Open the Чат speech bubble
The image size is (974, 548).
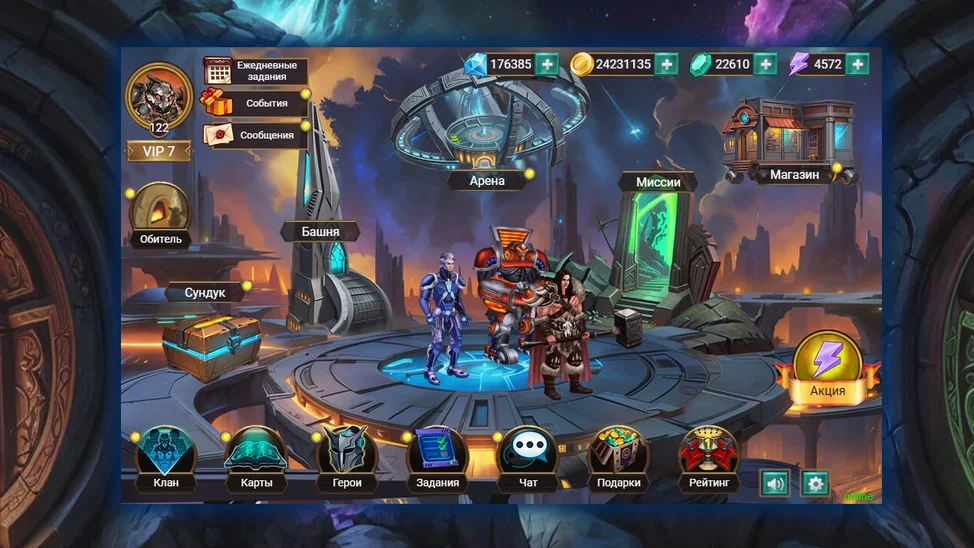pyautogui.click(x=528, y=458)
